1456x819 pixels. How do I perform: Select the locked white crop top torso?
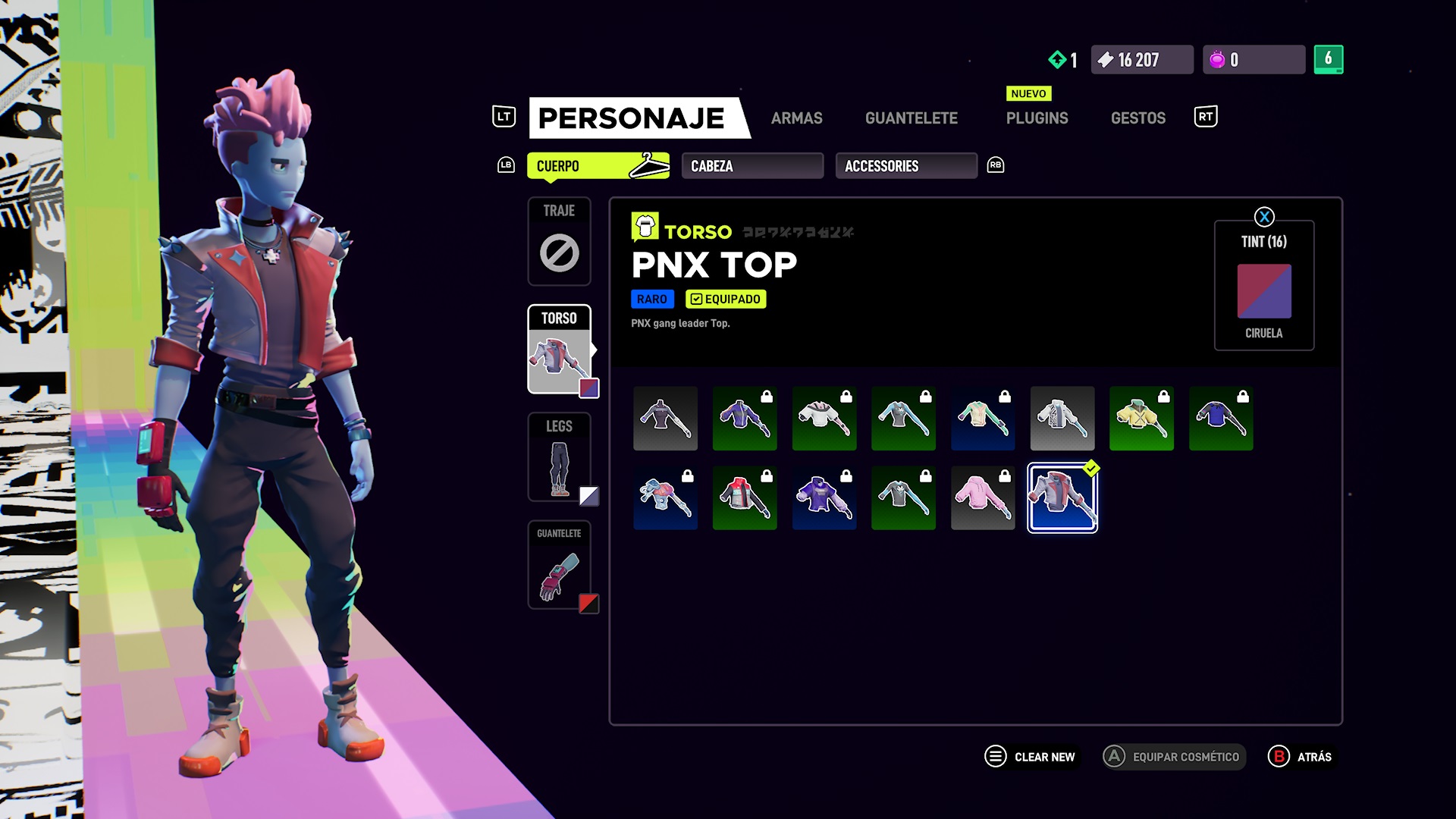[824, 419]
